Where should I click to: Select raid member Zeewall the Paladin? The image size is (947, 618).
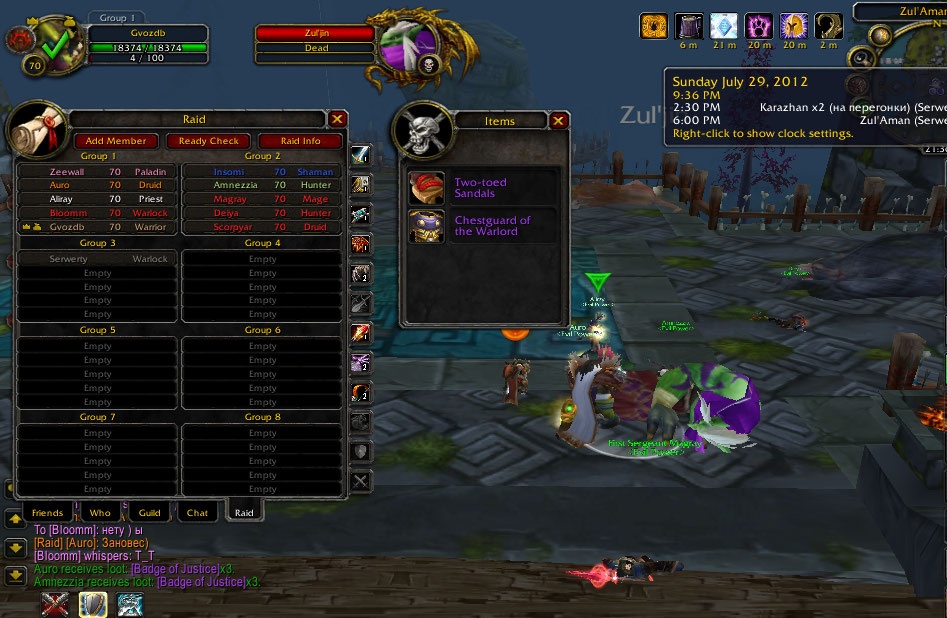point(98,171)
